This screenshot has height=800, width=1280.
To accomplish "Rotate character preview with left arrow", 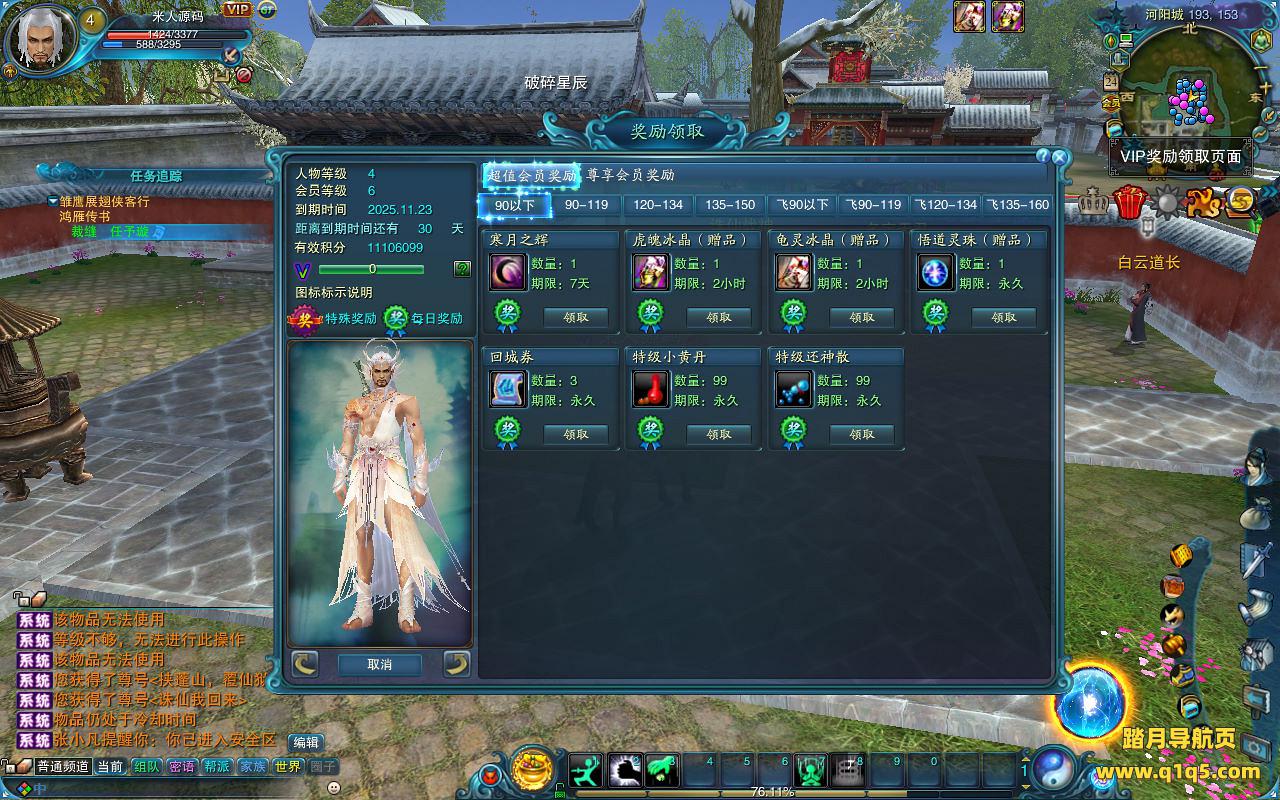I will [x=305, y=664].
